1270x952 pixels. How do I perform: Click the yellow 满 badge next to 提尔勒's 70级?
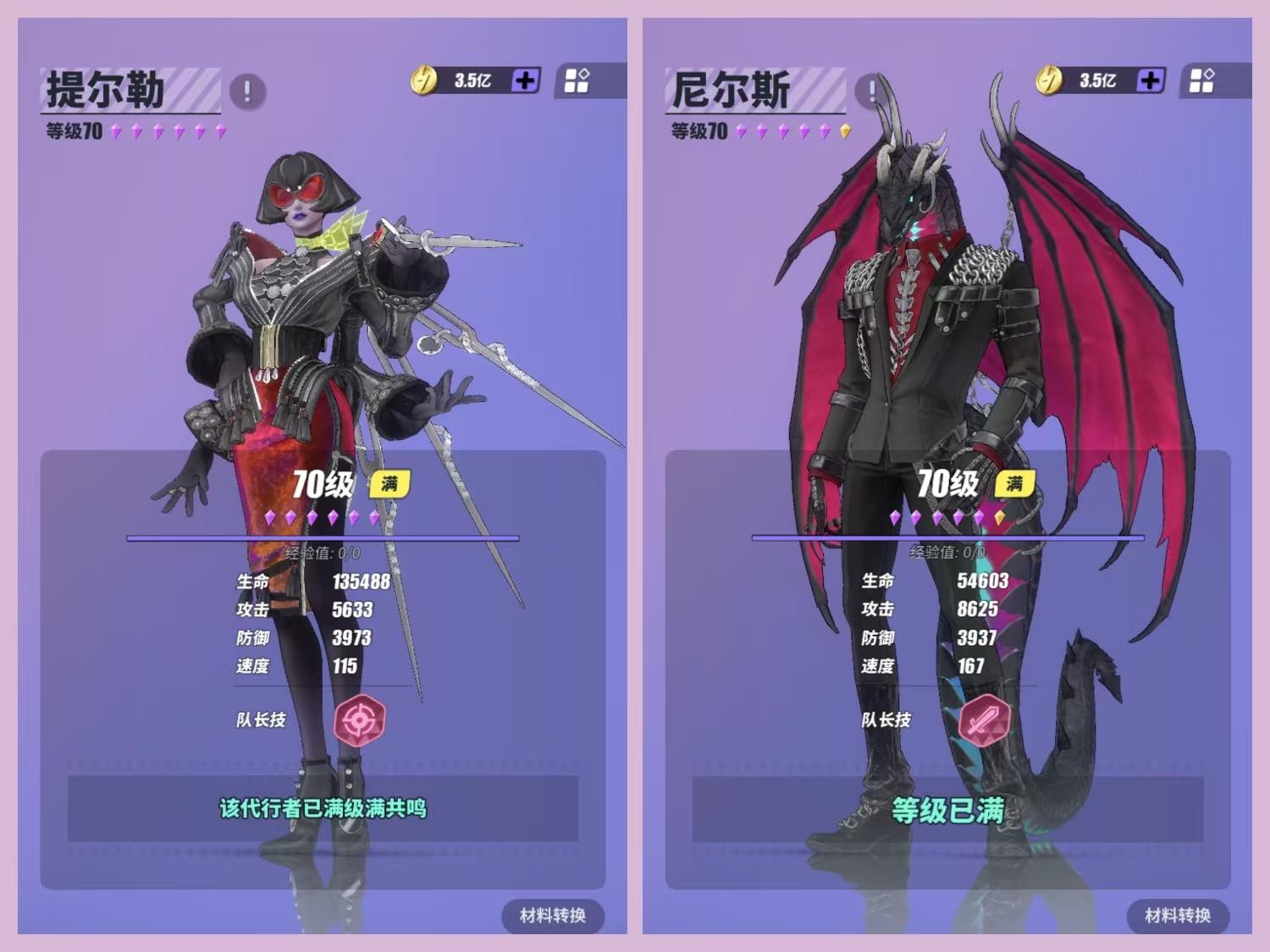[389, 486]
